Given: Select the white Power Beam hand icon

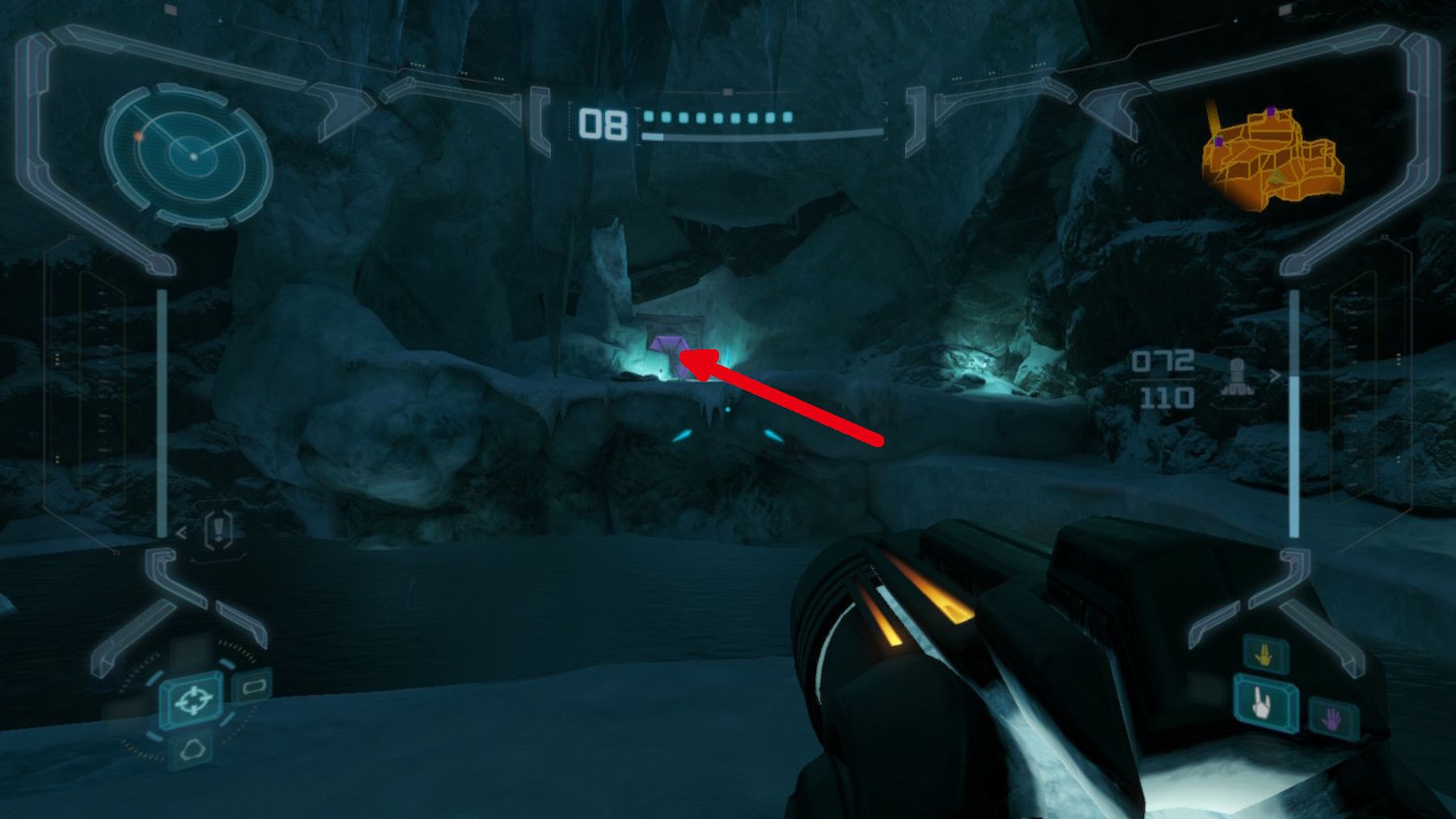Looking at the screenshot, I should click(x=1261, y=703).
